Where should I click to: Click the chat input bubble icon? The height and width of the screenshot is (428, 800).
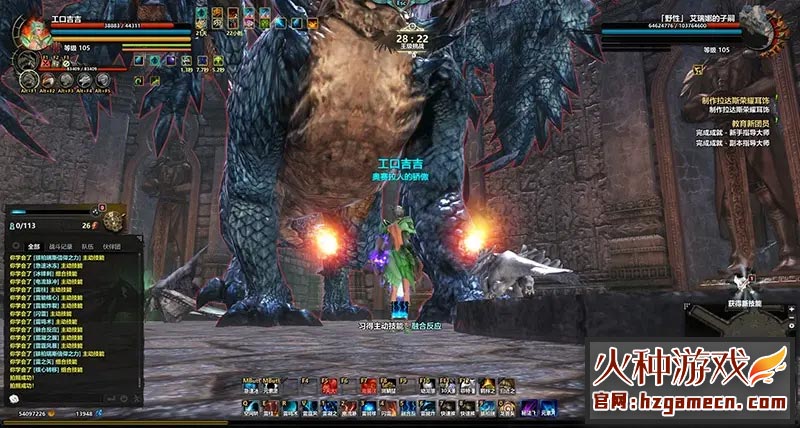pyautogui.click(x=14, y=399)
